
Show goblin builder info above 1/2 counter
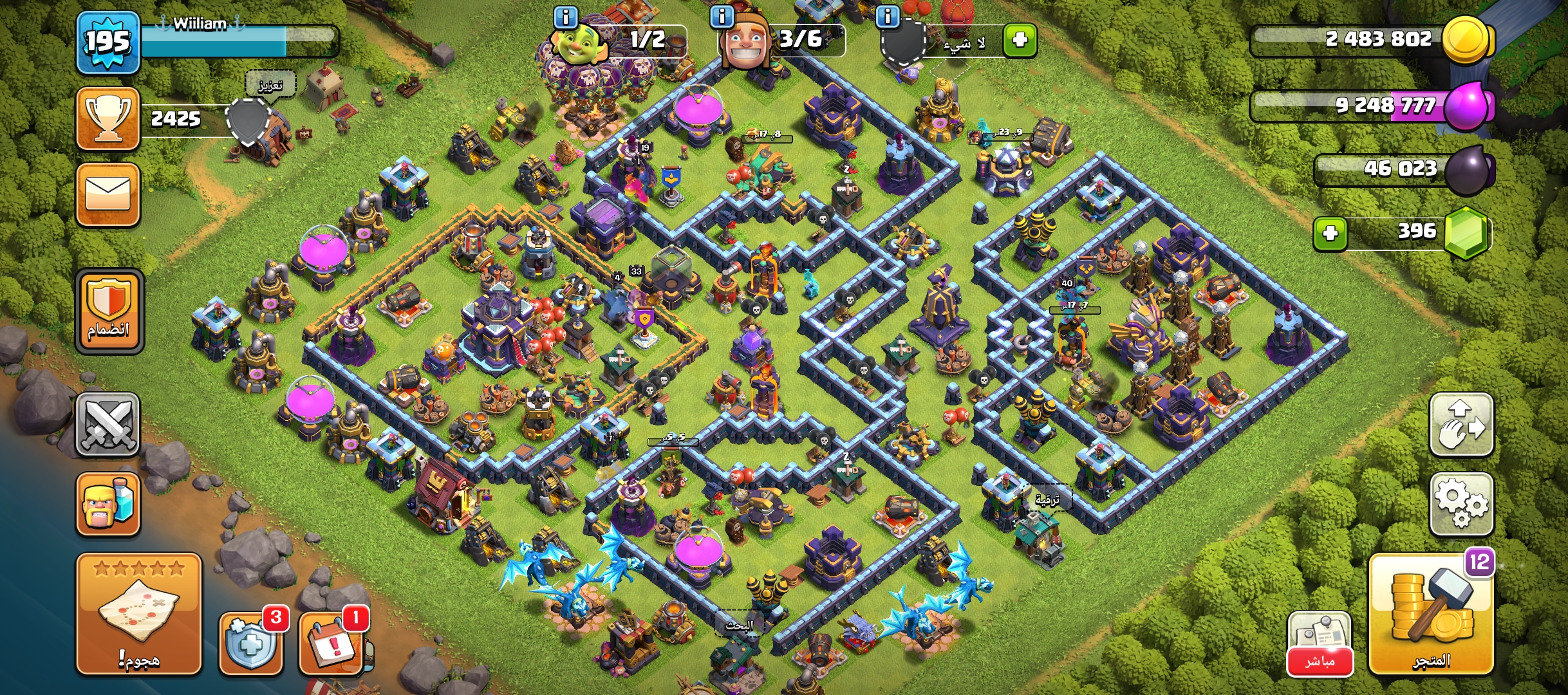pyautogui.click(x=565, y=16)
